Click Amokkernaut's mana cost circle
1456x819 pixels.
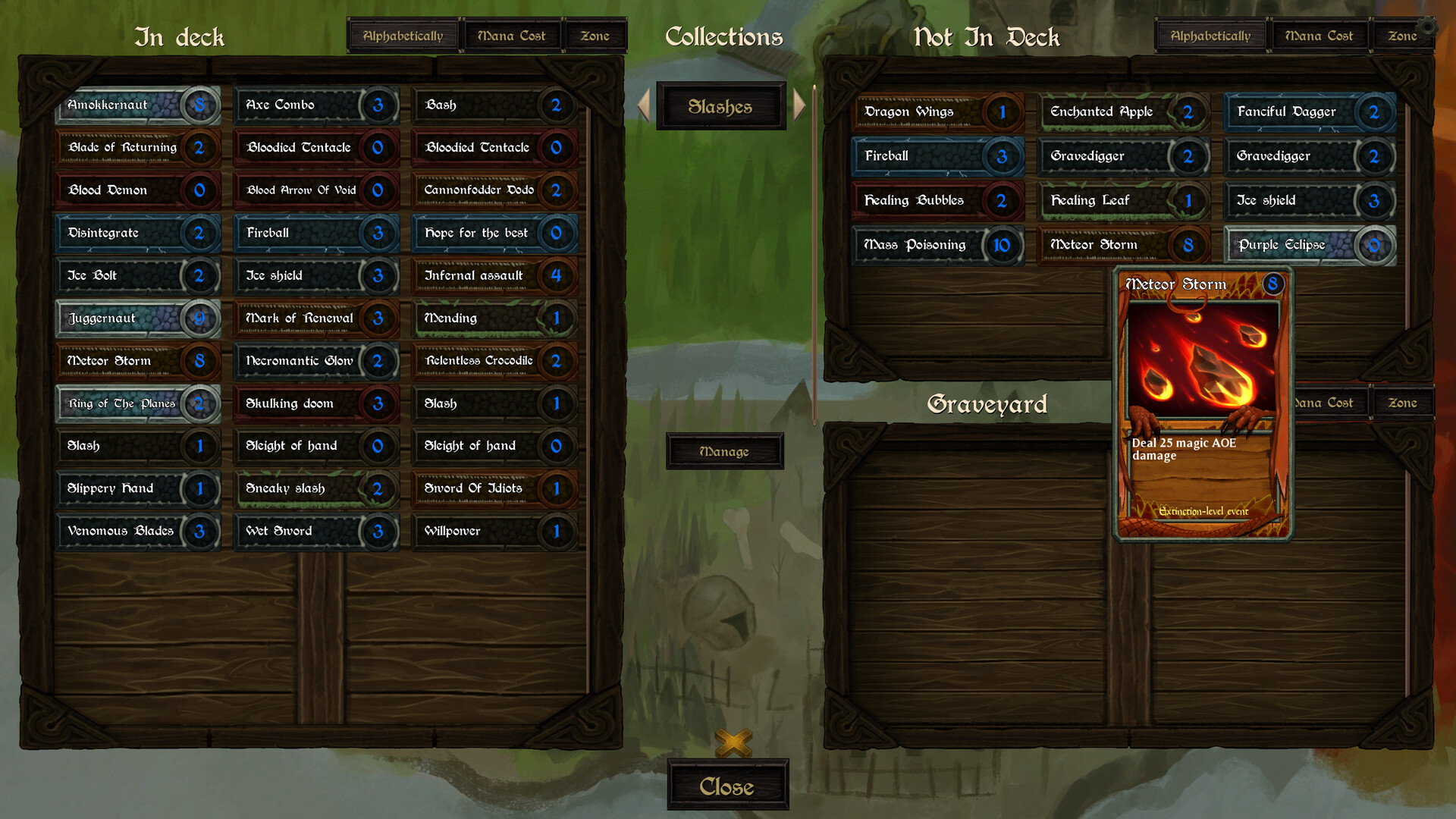click(x=200, y=106)
